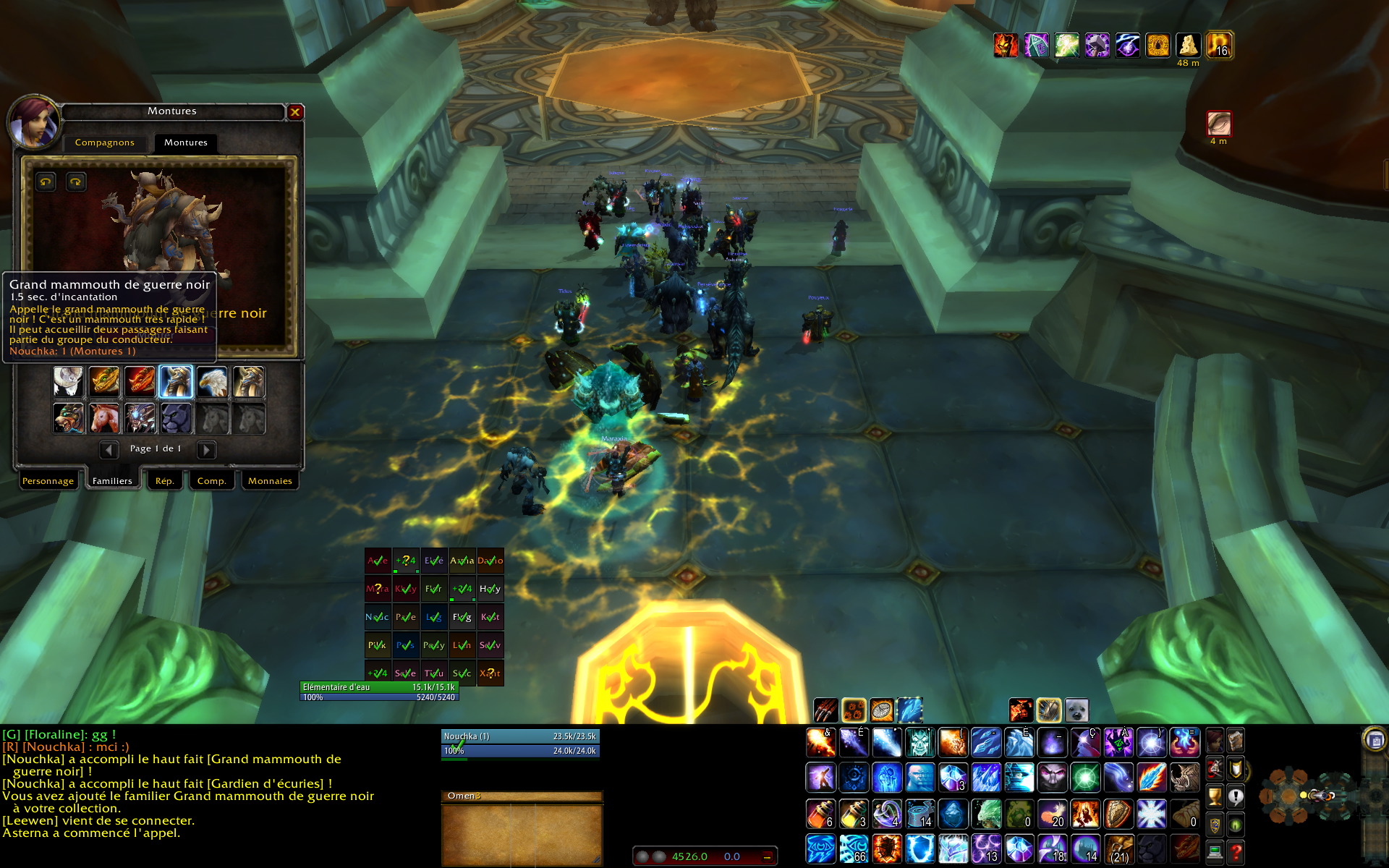Viewport: 1389px width, 868px height.
Task: Cast the Fireball spell on action bar
Action: [820, 742]
